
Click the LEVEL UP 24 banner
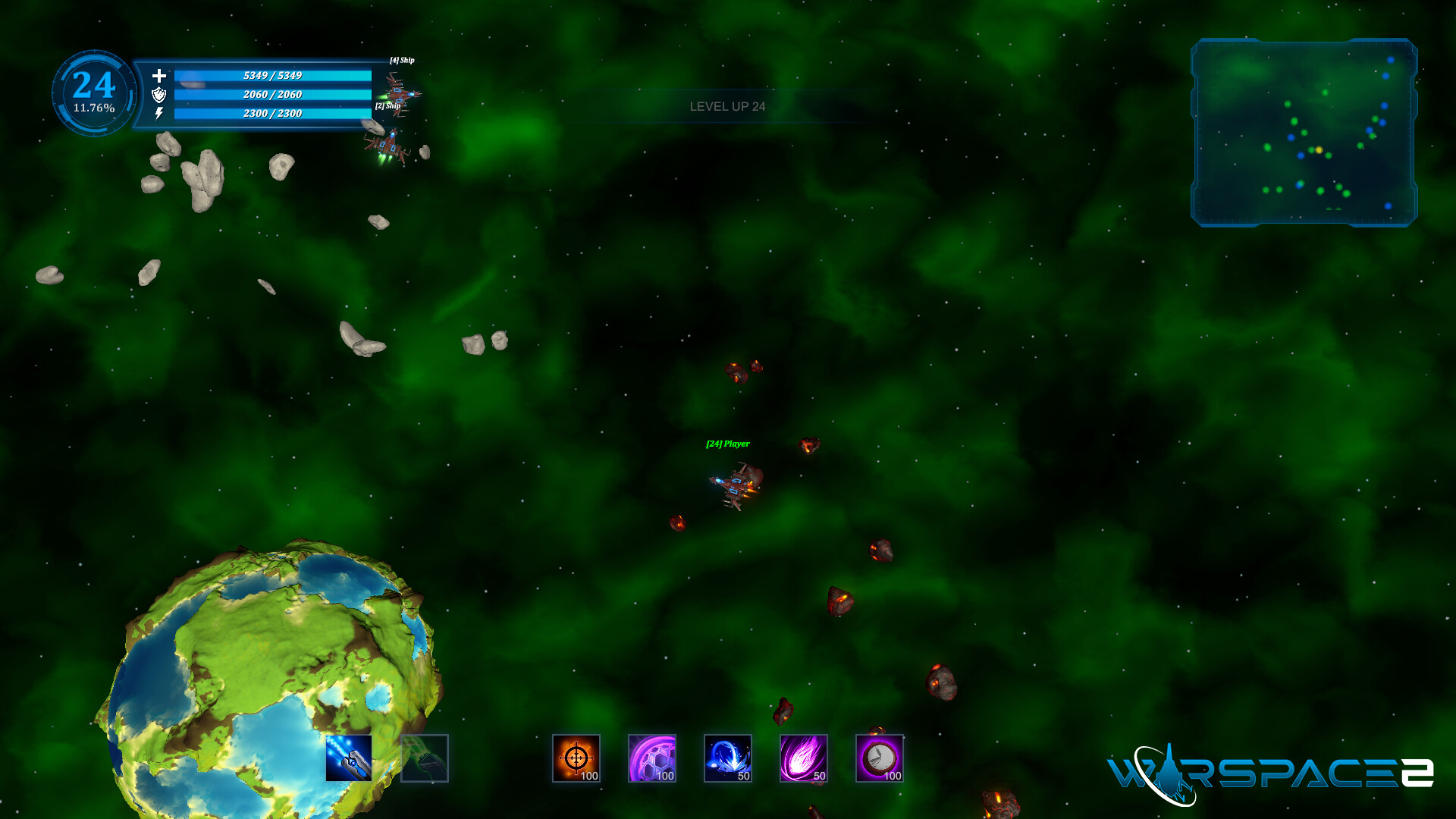[x=726, y=106]
